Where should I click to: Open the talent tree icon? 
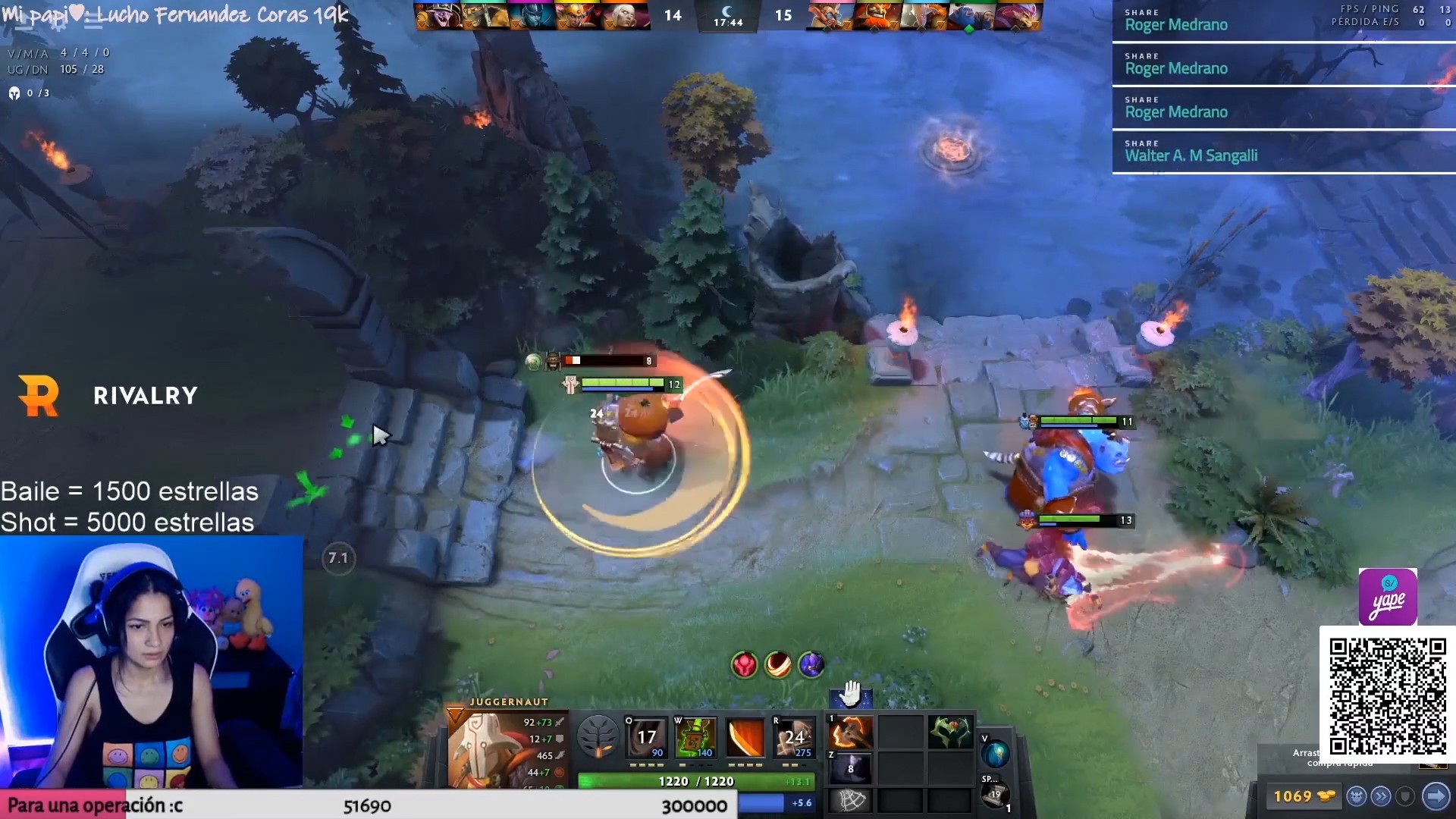tap(598, 736)
